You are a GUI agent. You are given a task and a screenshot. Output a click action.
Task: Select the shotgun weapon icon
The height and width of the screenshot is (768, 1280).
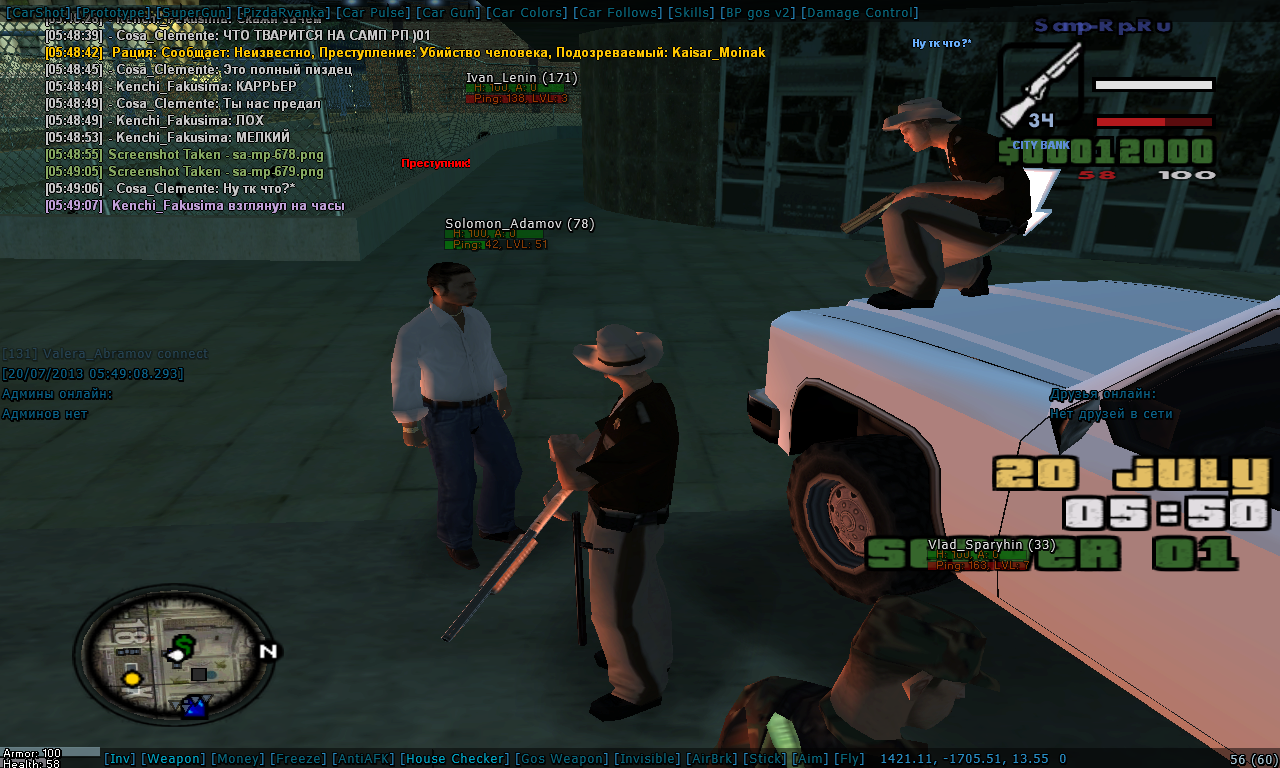pyautogui.click(x=1040, y=85)
